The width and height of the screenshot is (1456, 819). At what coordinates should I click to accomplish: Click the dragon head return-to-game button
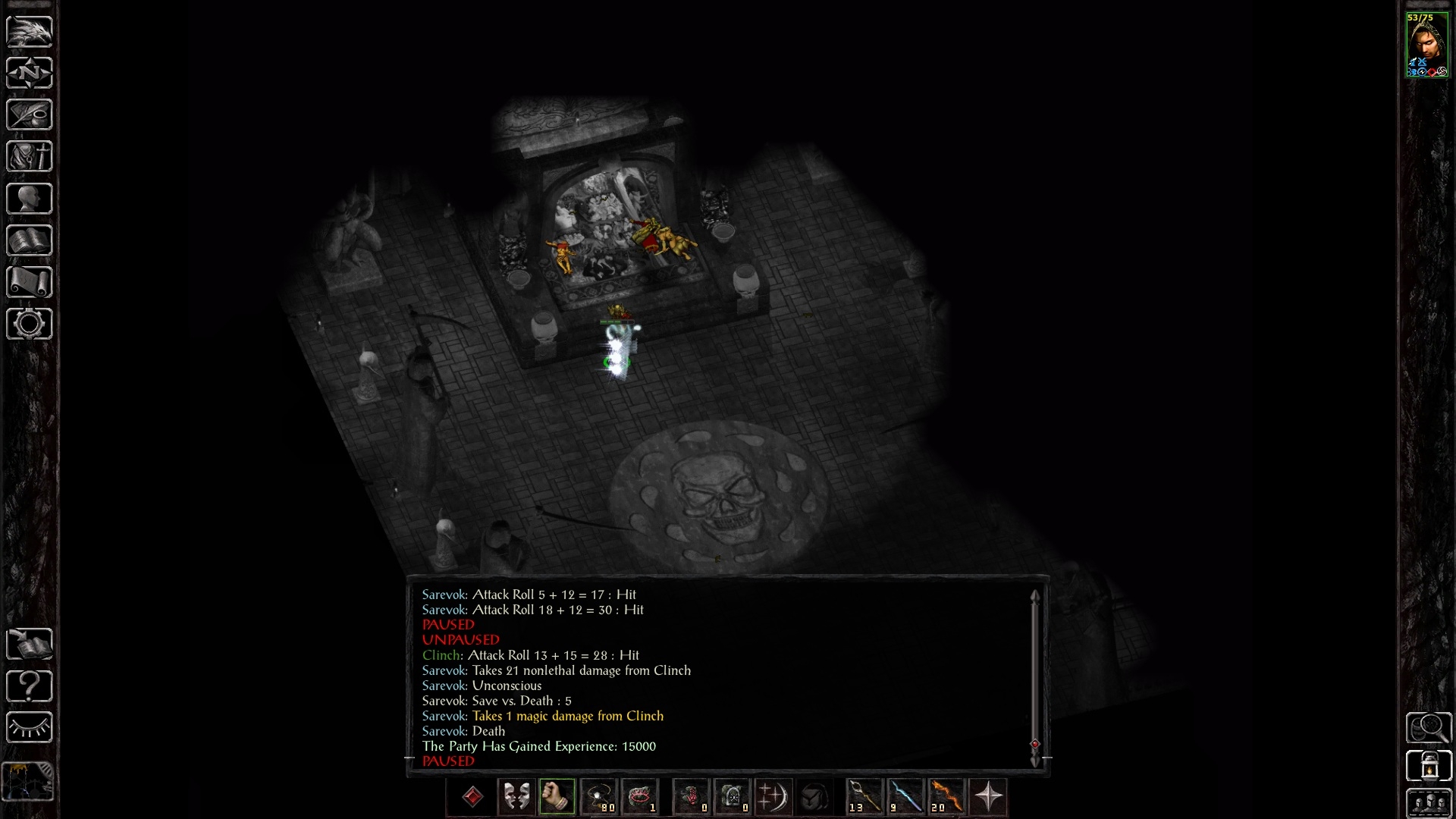[x=30, y=32]
